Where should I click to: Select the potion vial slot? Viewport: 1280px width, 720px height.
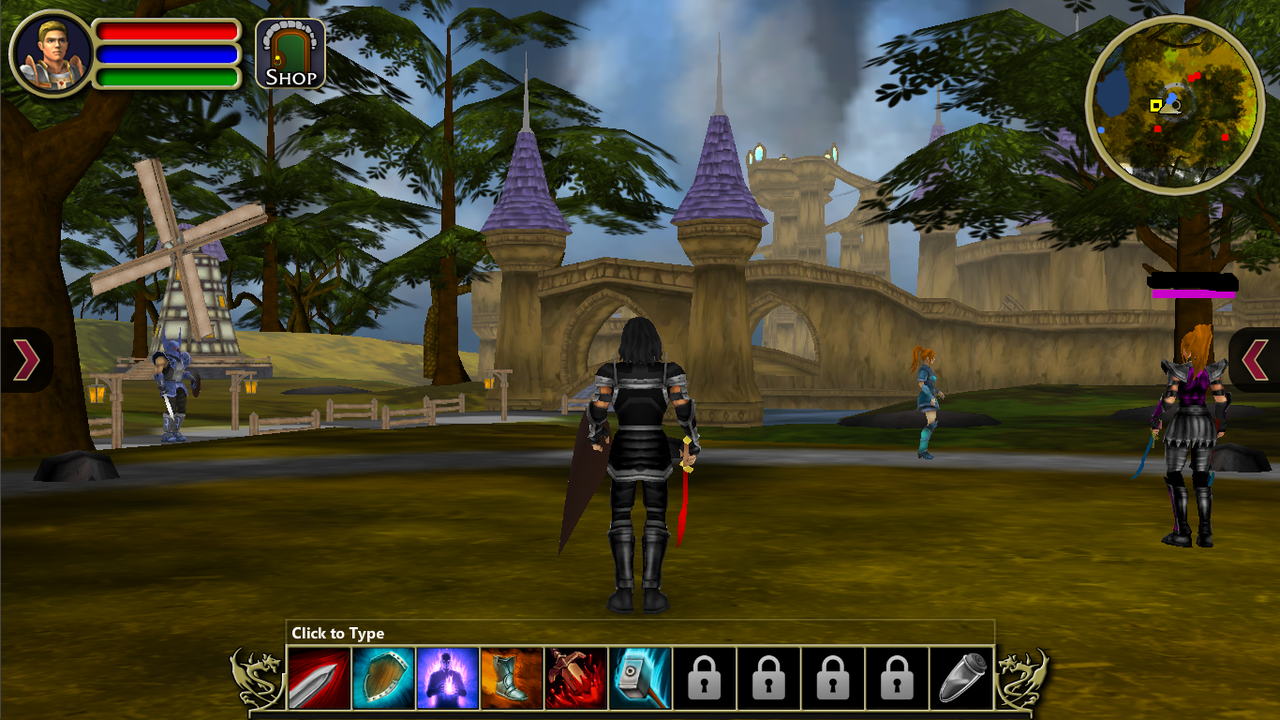click(961, 679)
